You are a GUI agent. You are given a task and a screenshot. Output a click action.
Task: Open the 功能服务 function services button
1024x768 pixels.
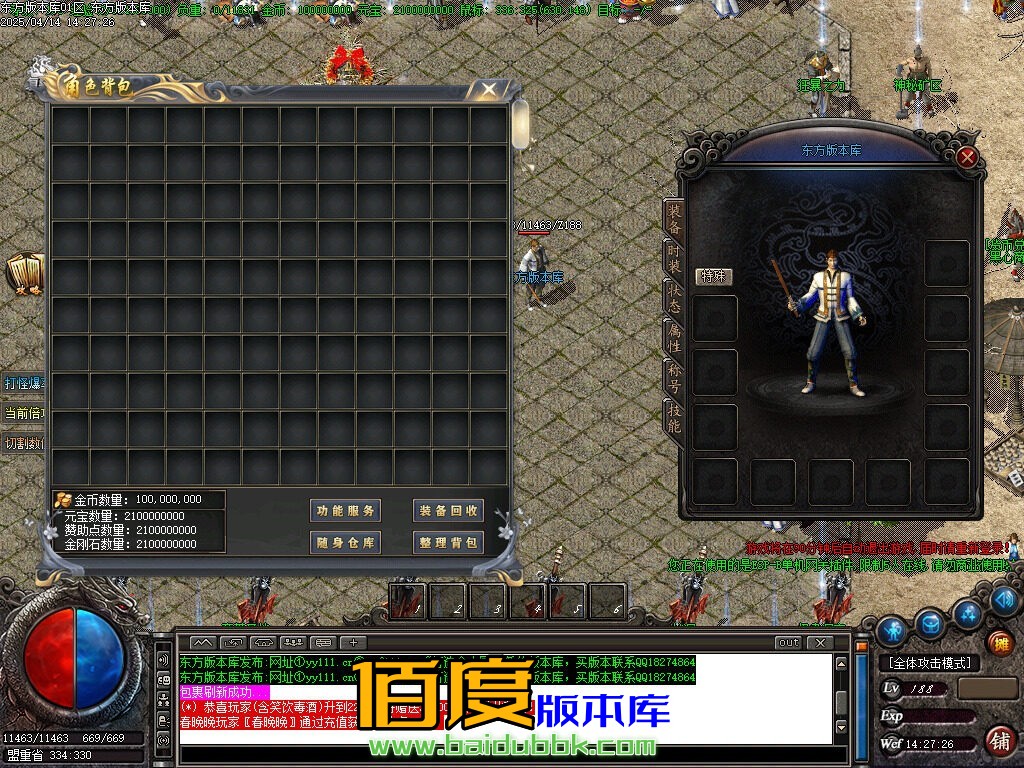pos(345,511)
